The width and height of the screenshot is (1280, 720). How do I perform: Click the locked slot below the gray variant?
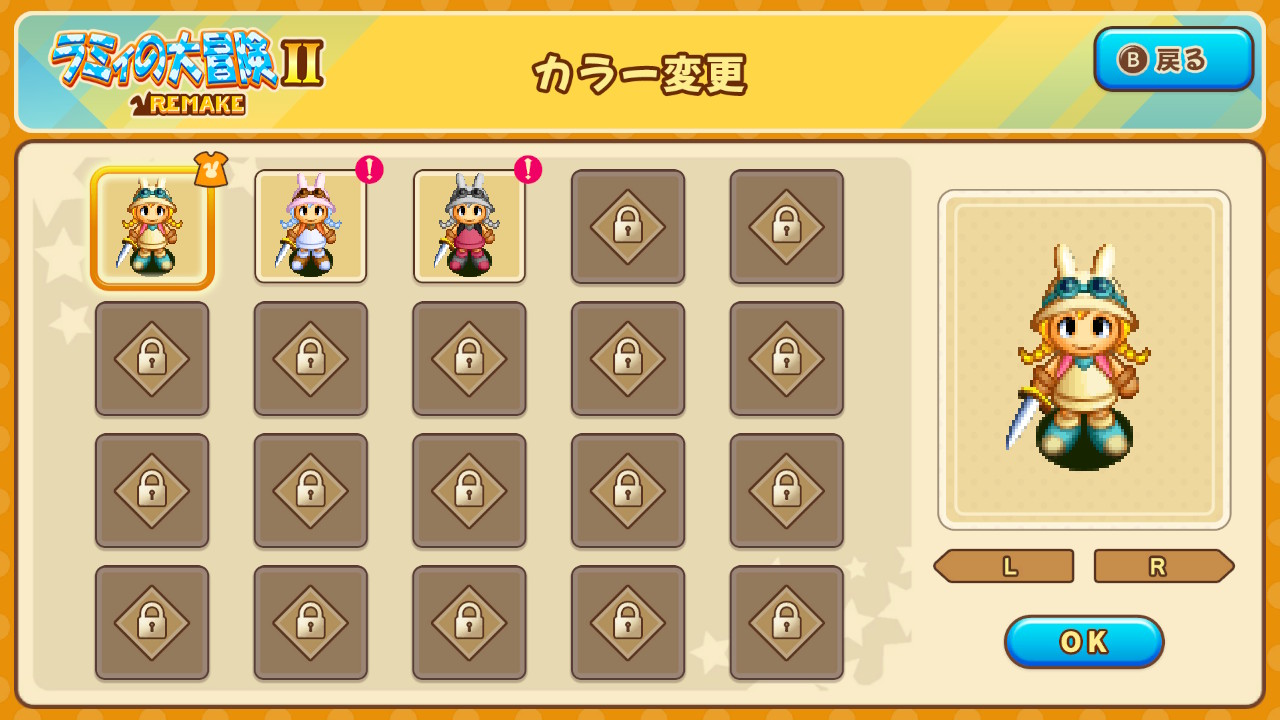(469, 358)
